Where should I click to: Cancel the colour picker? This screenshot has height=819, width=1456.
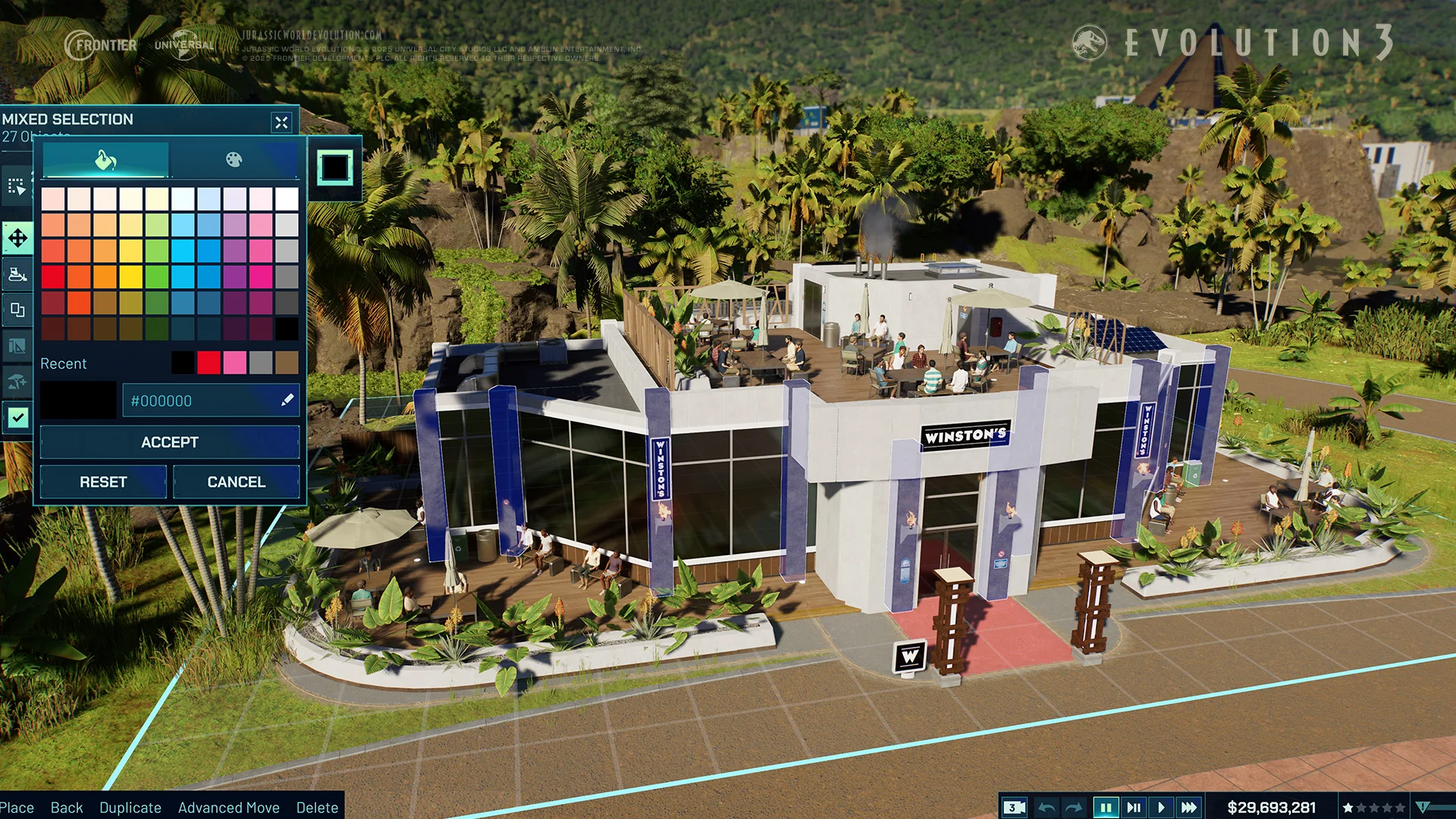[236, 482]
